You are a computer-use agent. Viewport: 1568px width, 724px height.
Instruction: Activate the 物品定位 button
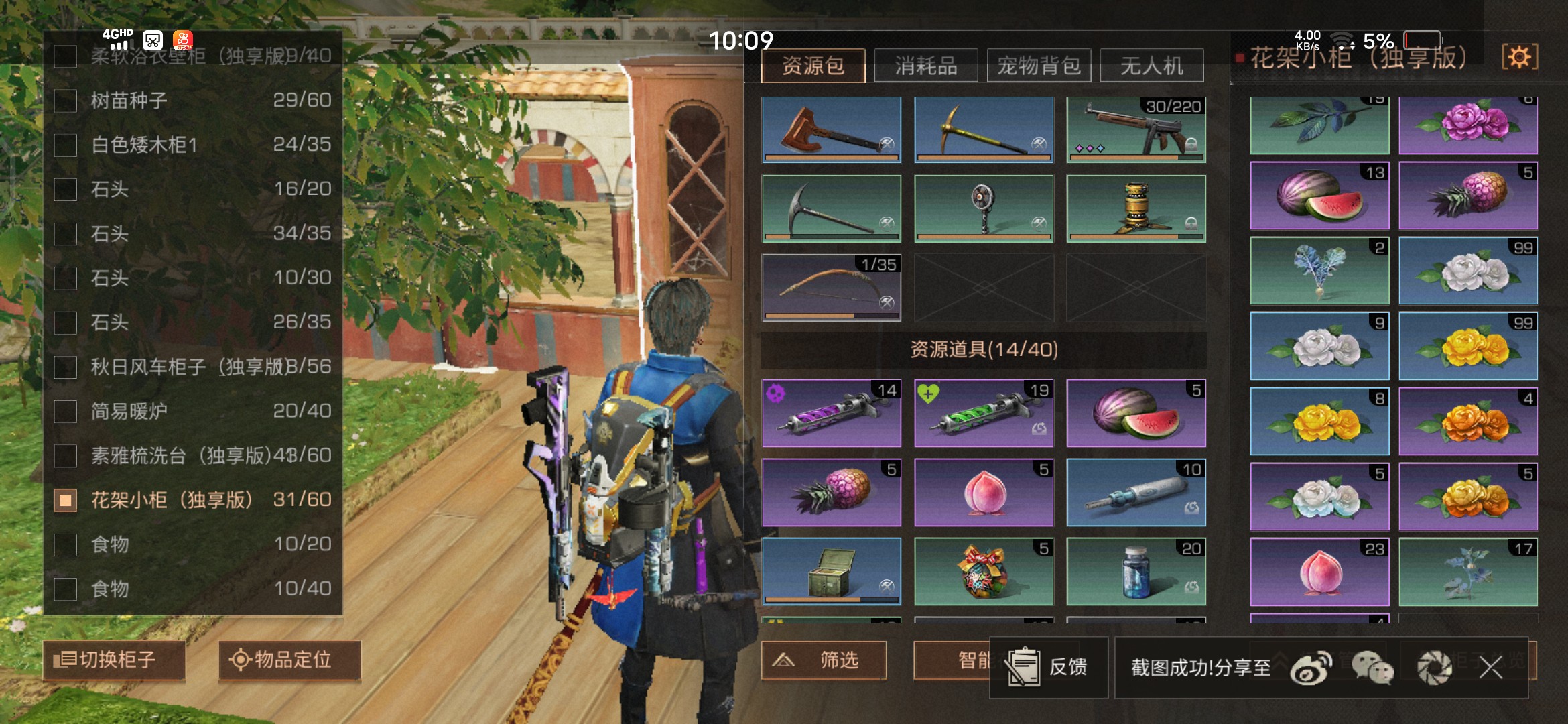point(289,660)
